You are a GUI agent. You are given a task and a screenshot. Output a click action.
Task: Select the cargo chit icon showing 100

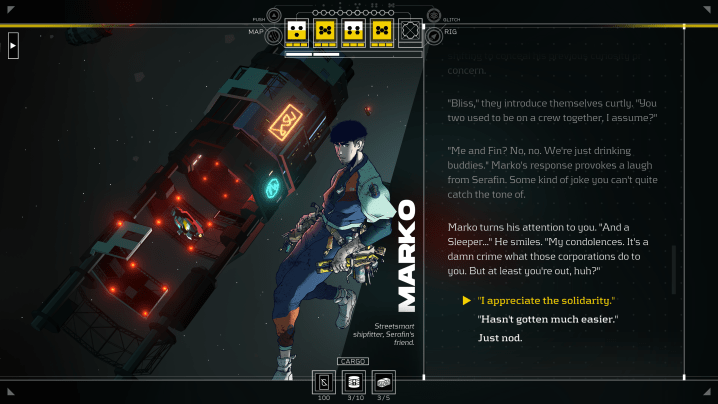tap(323, 381)
